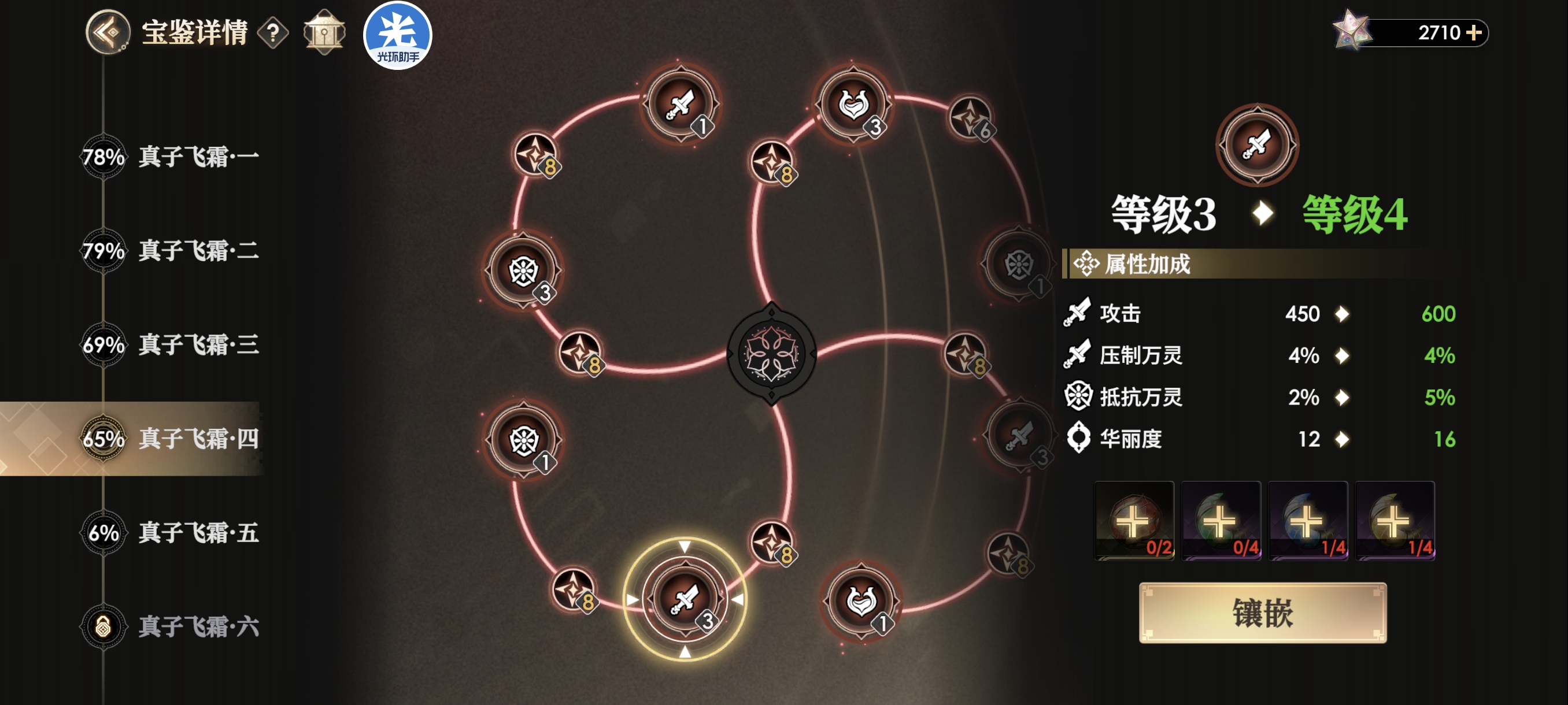The image size is (1568, 705).
Task: Open the question mark help info
Action: [x=273, y=33]
